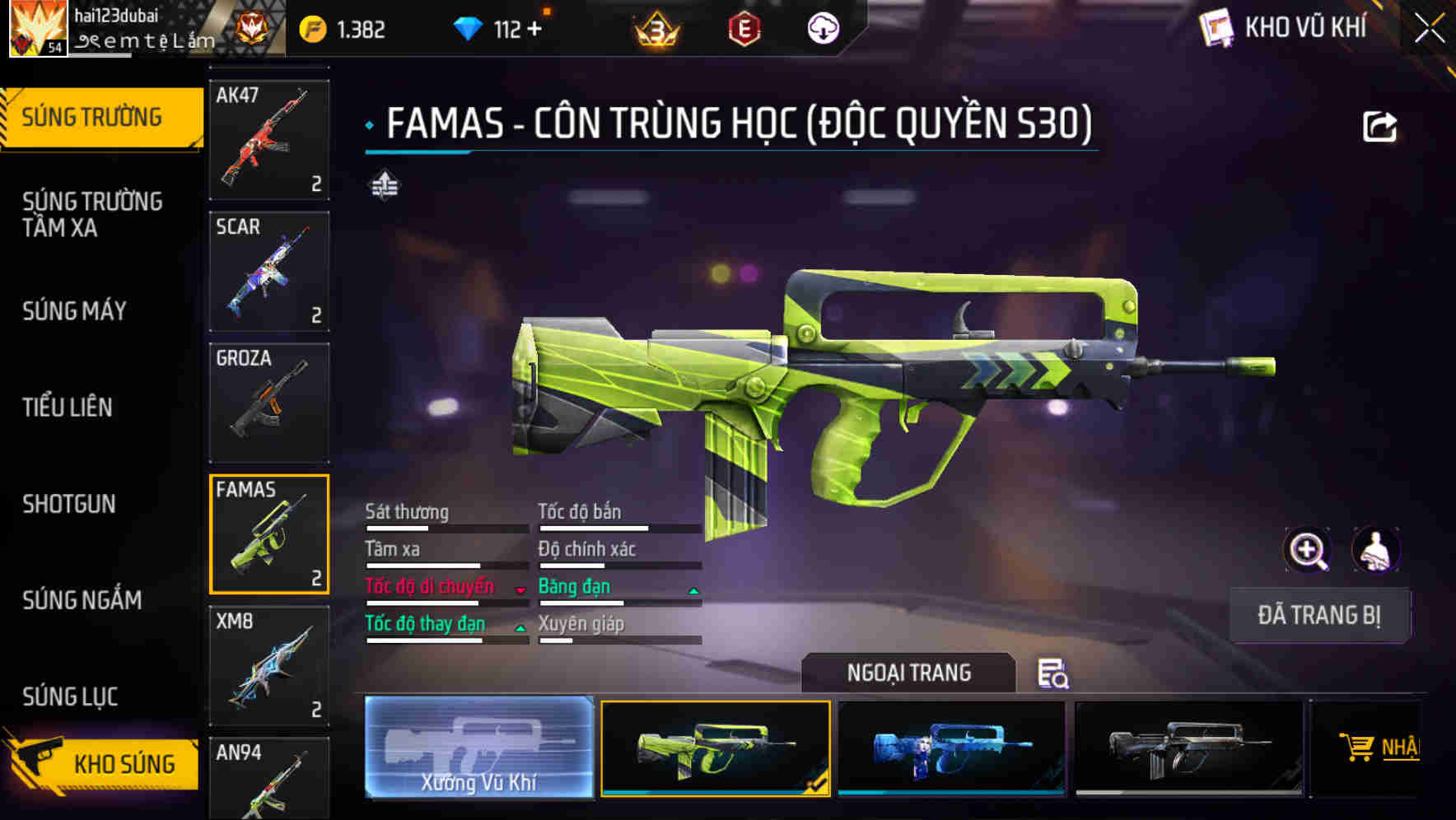Screen dimensions: 1456x820
Task: Choose the Tiểu Liên category
Action: tap(68, 408)
